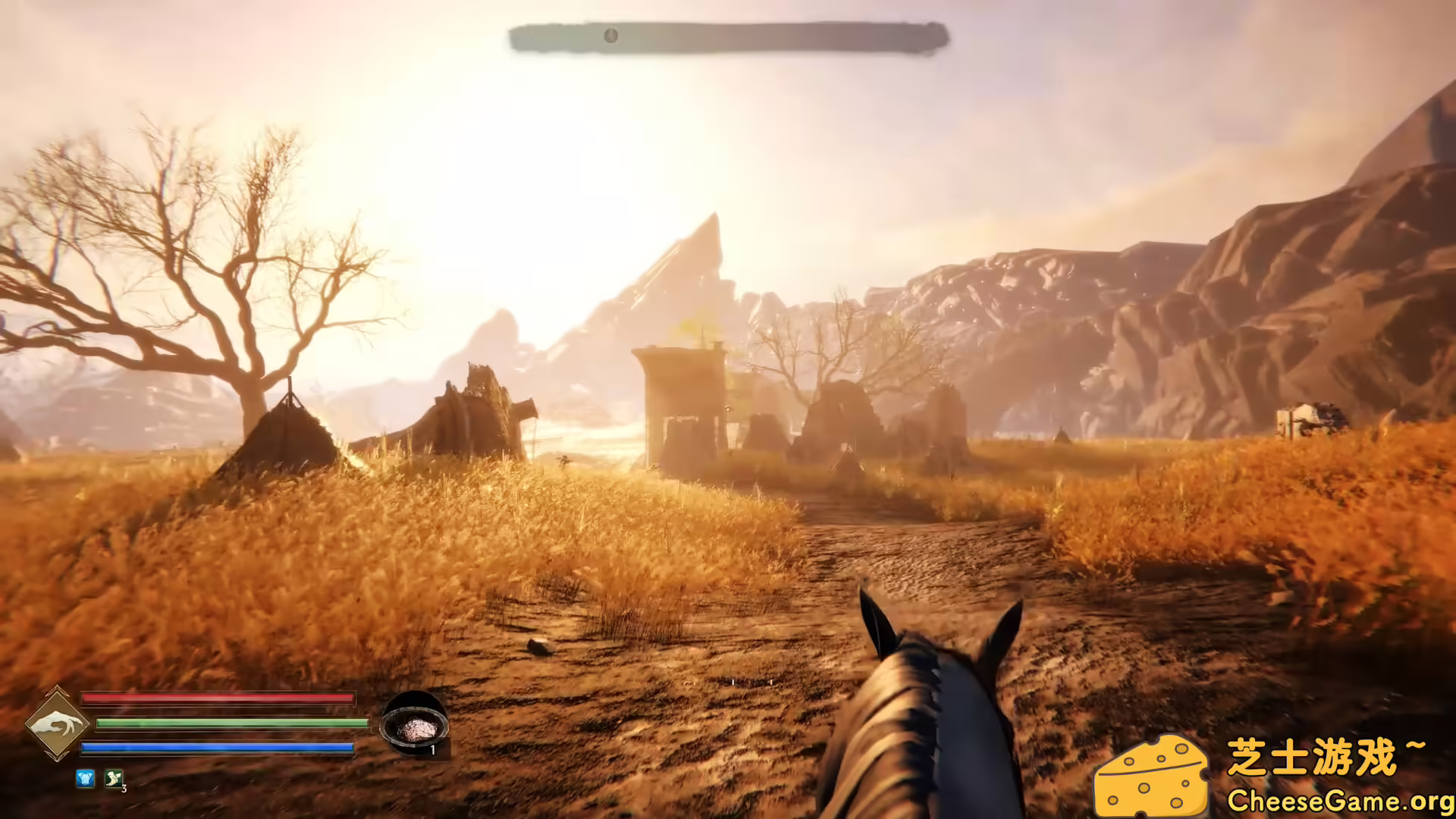Screen dimensions: 1456x819
Task: Click the gold arrow ornament above the skill diamond
Action: click(58, 689)
